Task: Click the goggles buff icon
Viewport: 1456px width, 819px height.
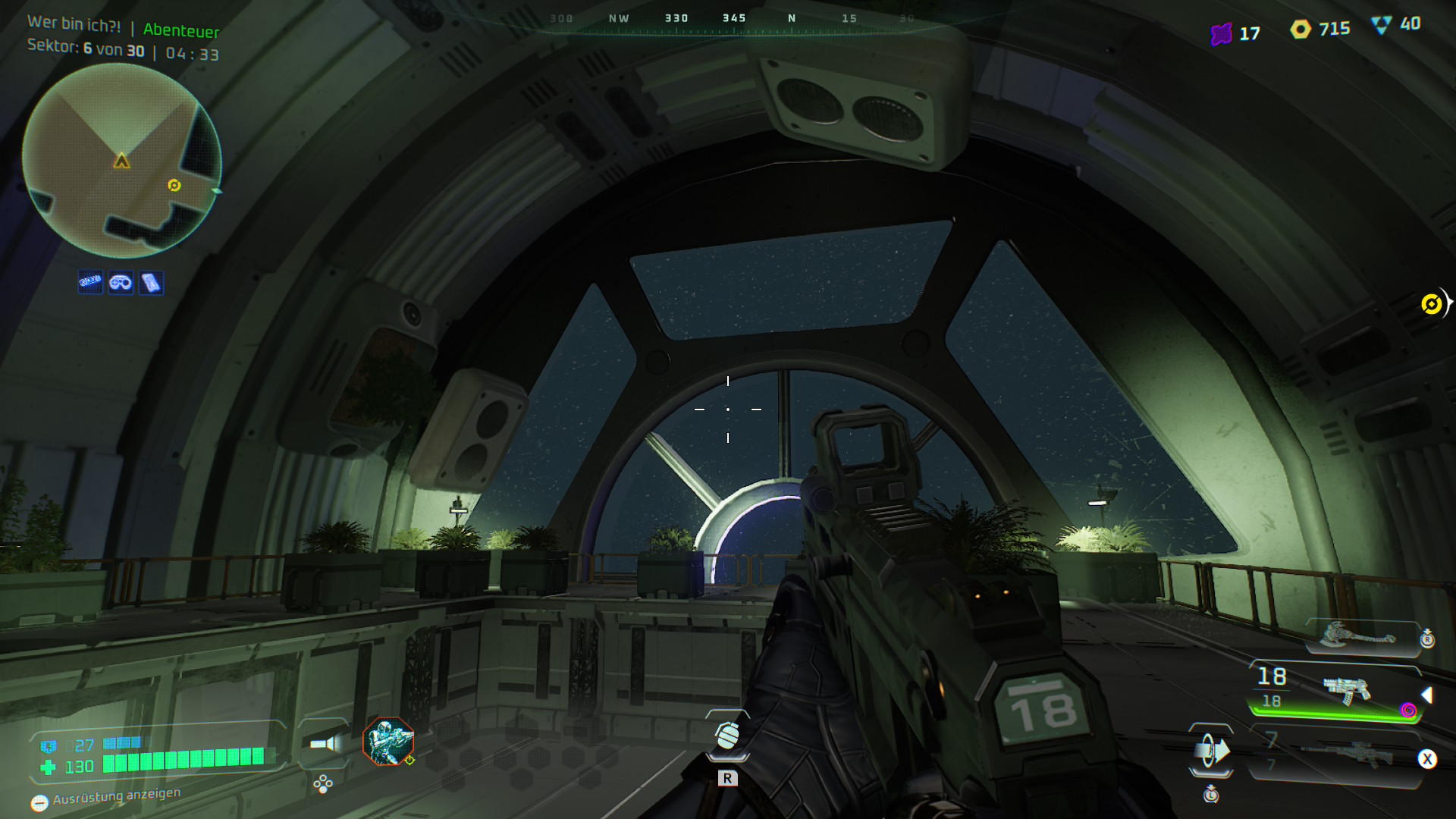Action: pyautogui.click(x=121, y=283)
